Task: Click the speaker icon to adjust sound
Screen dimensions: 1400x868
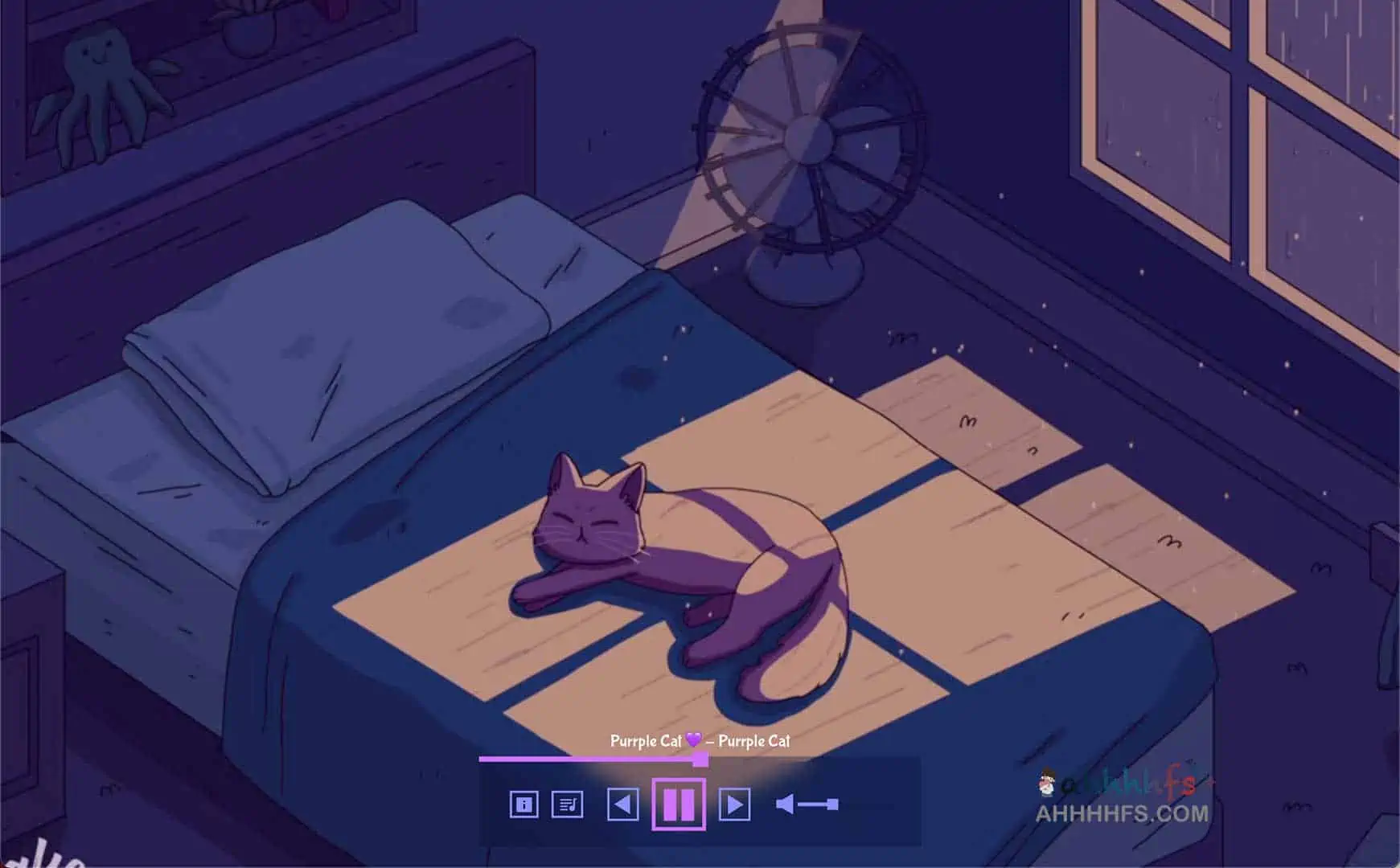Action: click(784, 802)
